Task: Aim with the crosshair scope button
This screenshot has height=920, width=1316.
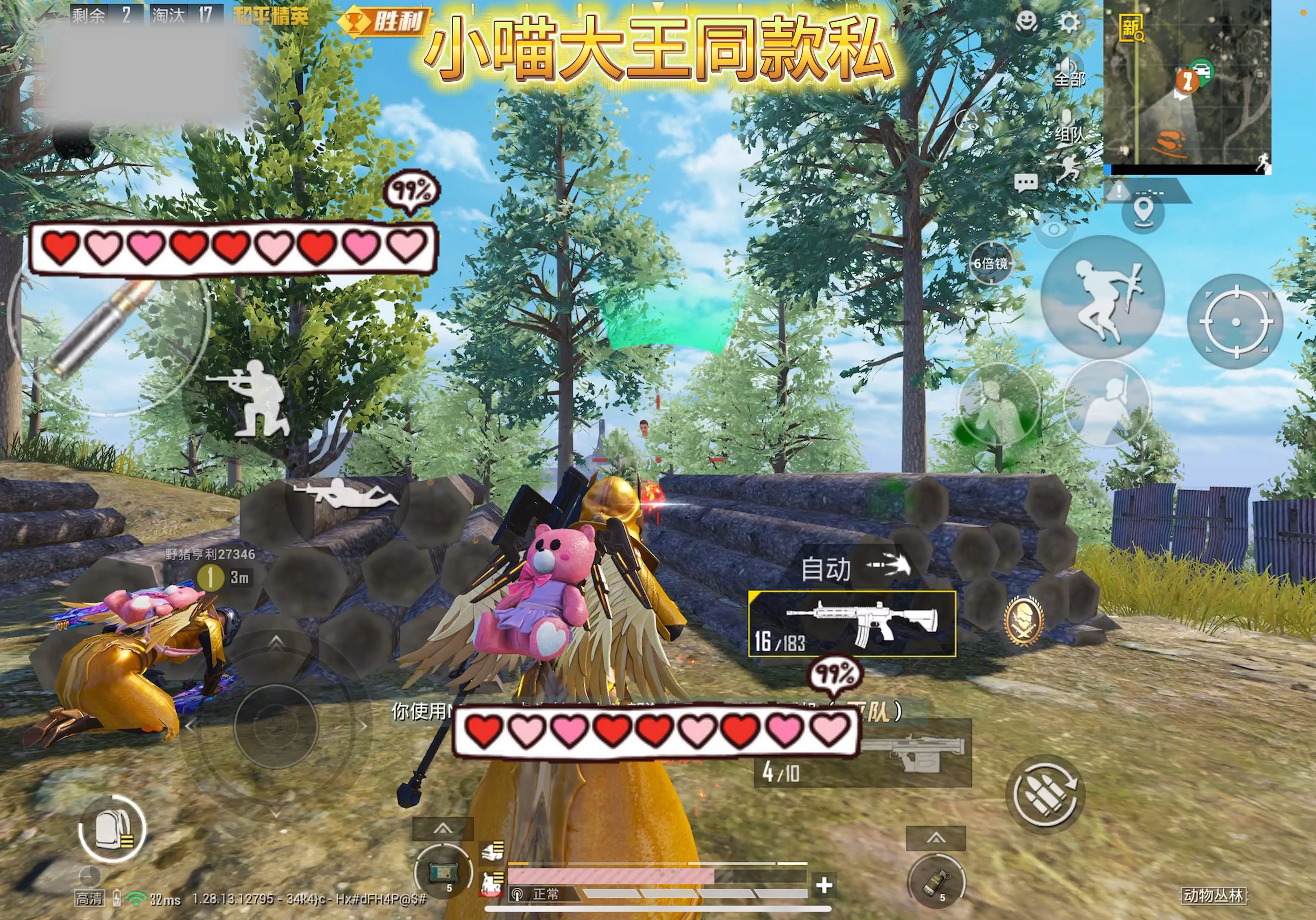Action: click(x=1235, y=322)
